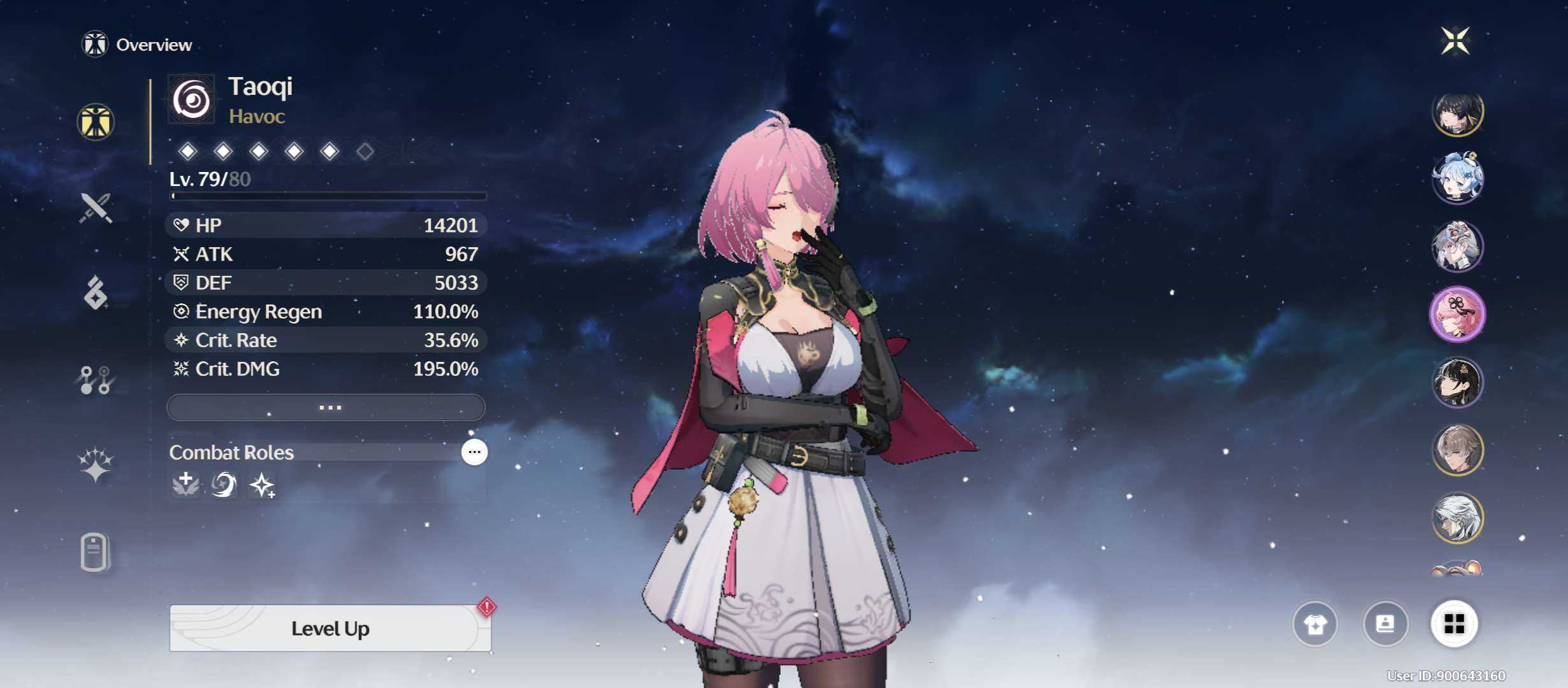Image resolution: width=1568 pixels, height=688 pixels.
Task: Show the character profile scroll tab
Action: (95, 552)
